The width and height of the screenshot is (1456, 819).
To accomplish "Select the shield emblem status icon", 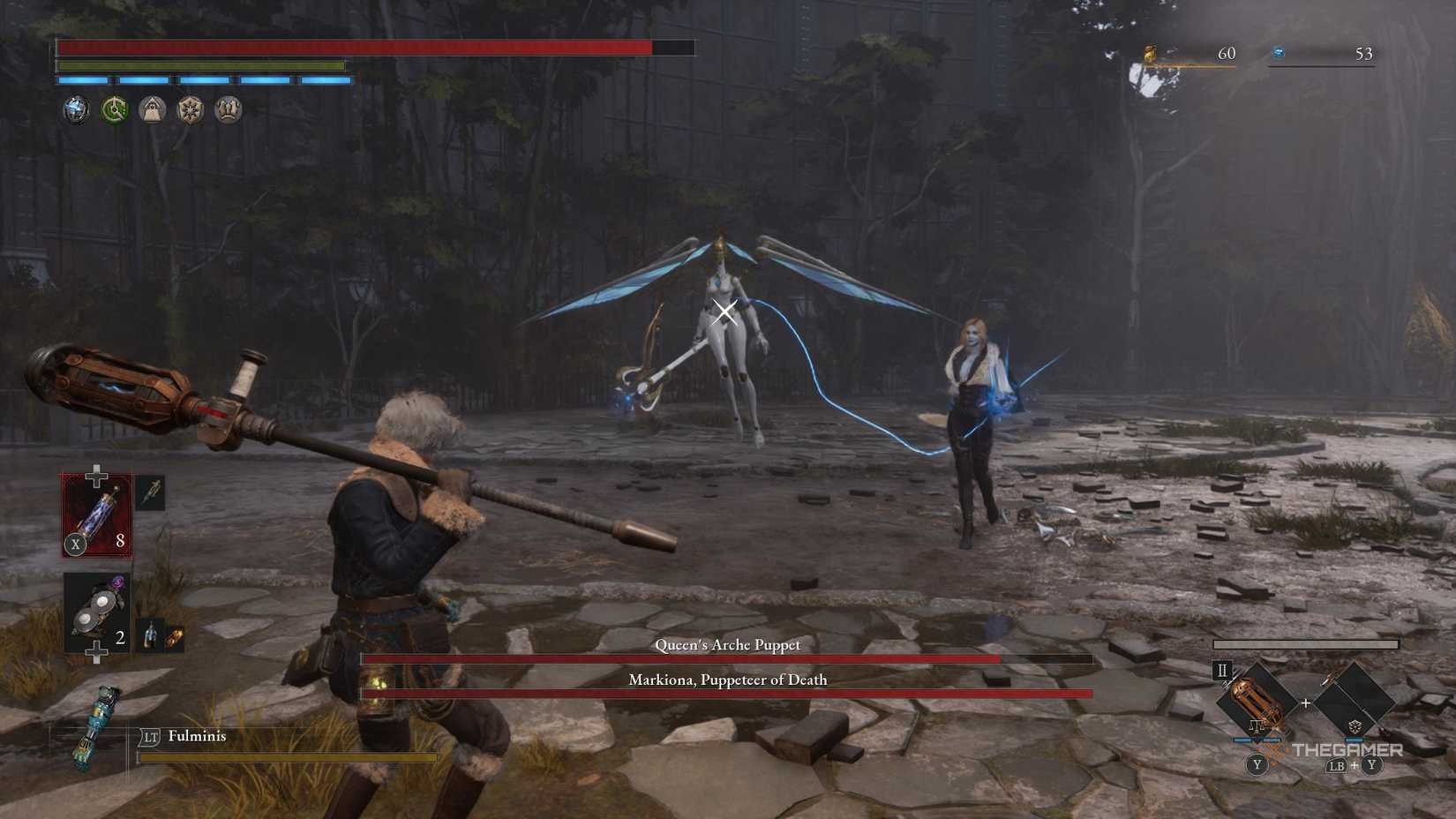I will [x=190, y=109].
